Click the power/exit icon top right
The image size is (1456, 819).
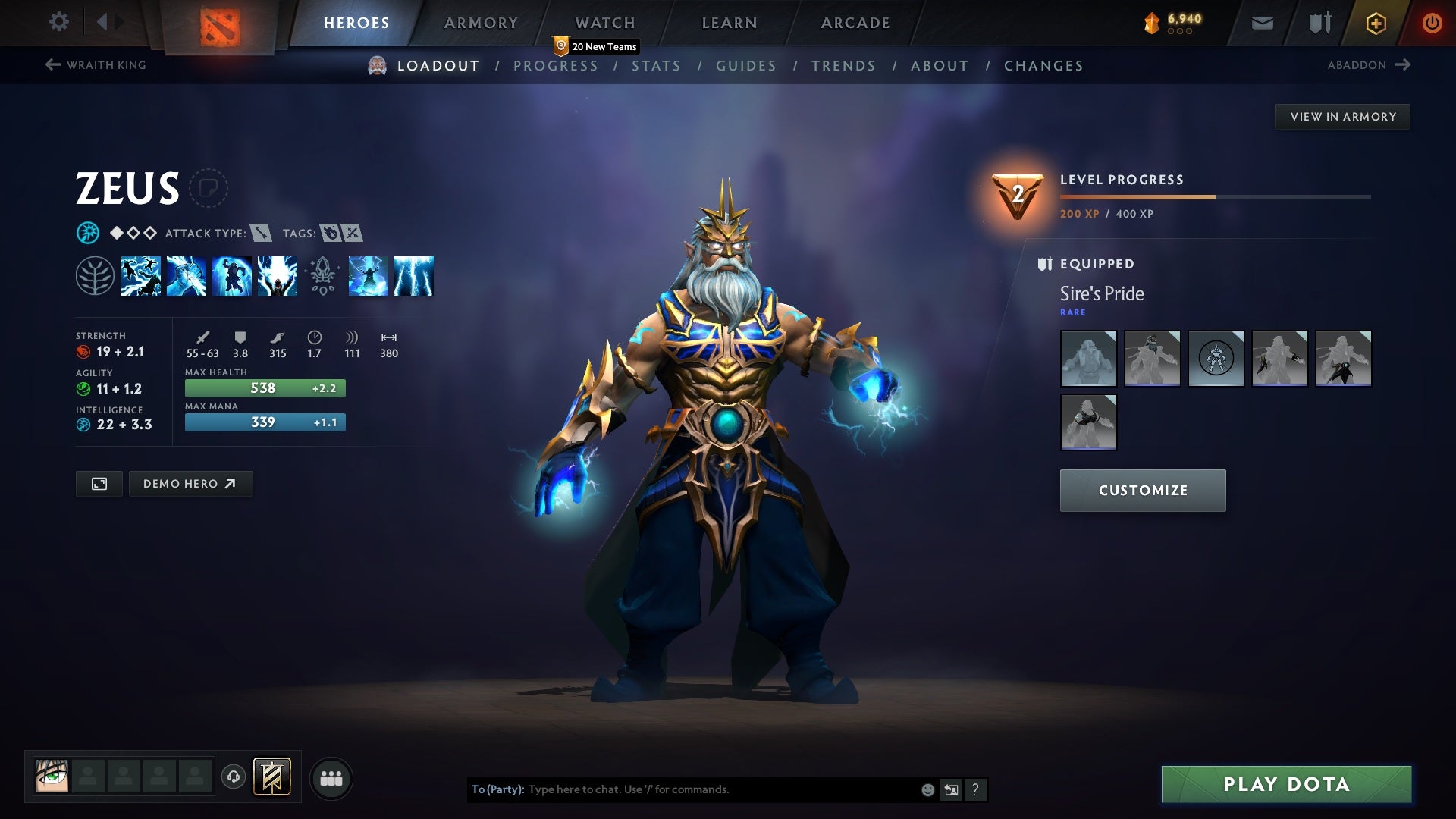pos(1432,23)
